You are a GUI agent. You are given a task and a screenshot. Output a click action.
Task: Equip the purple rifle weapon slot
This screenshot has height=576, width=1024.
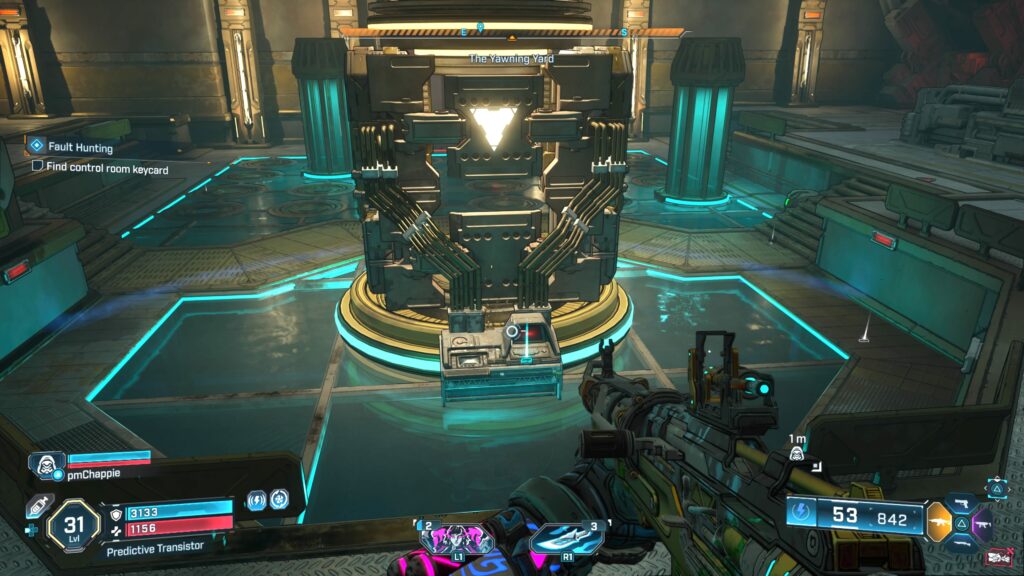[986, 521]
